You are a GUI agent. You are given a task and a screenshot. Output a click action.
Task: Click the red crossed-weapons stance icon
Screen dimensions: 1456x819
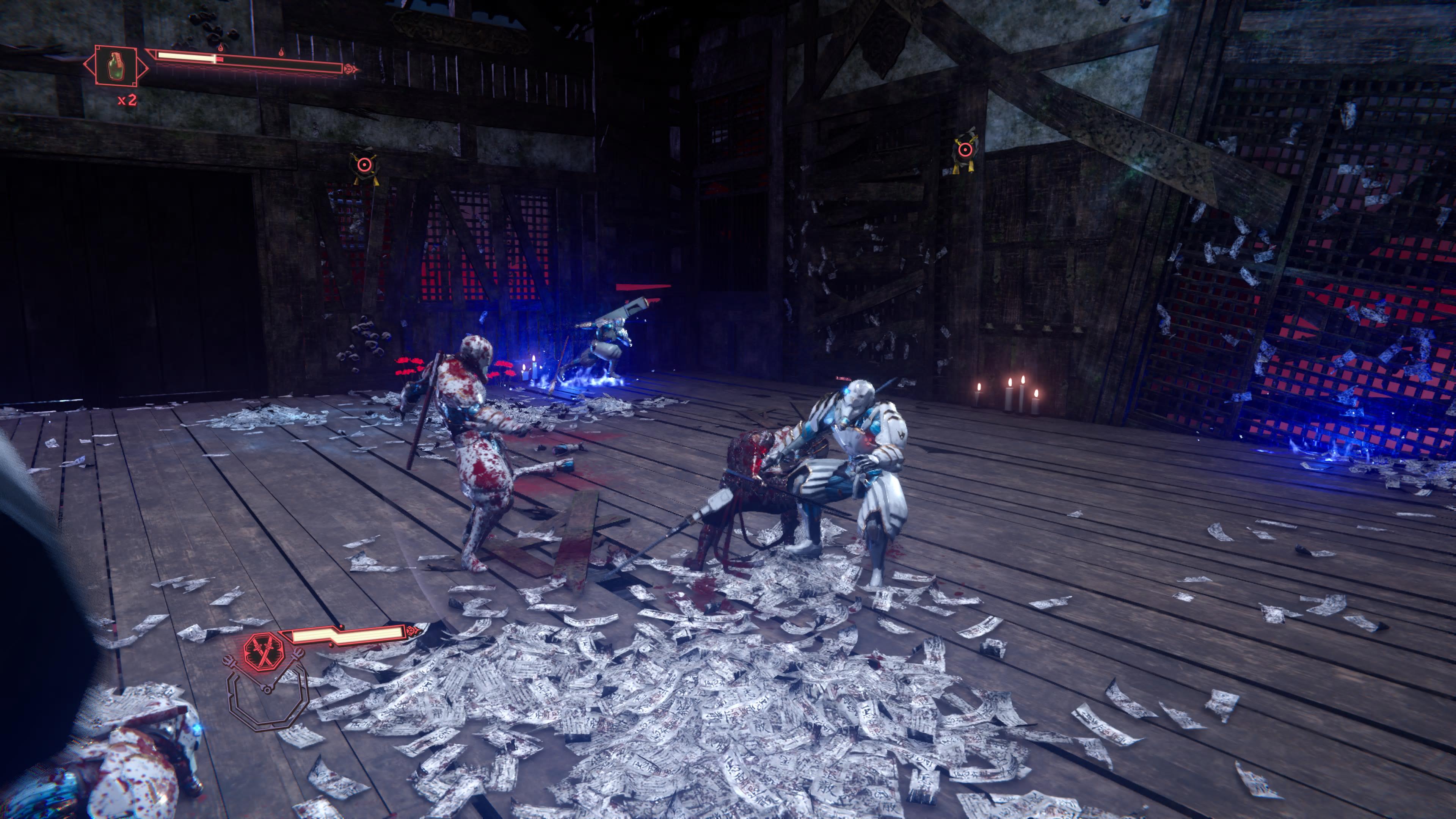click(261, 651)
